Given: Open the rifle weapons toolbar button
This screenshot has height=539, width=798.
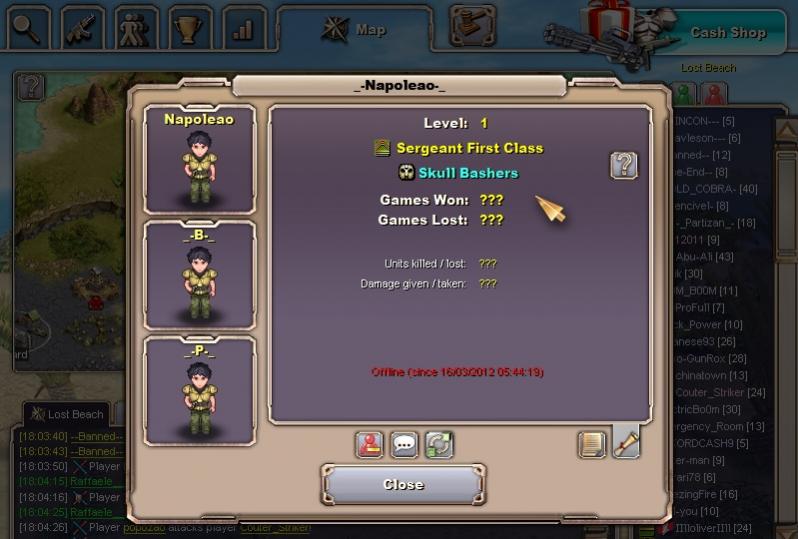Looking at the screenshot, I should (82, 30).
